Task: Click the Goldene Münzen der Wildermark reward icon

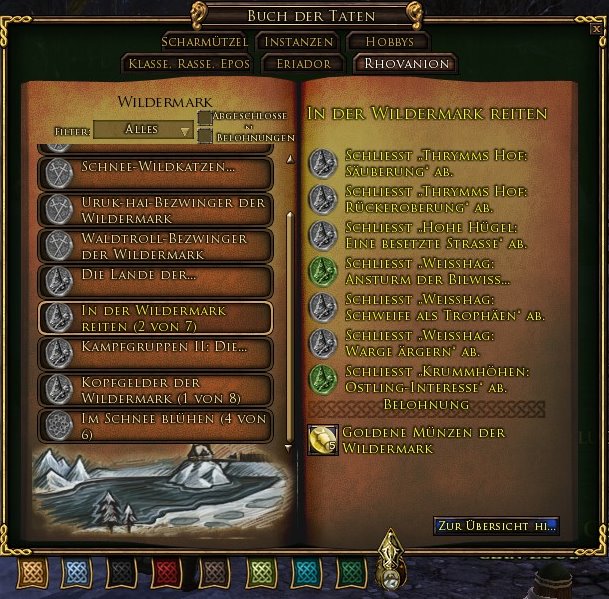Action: 322,440
